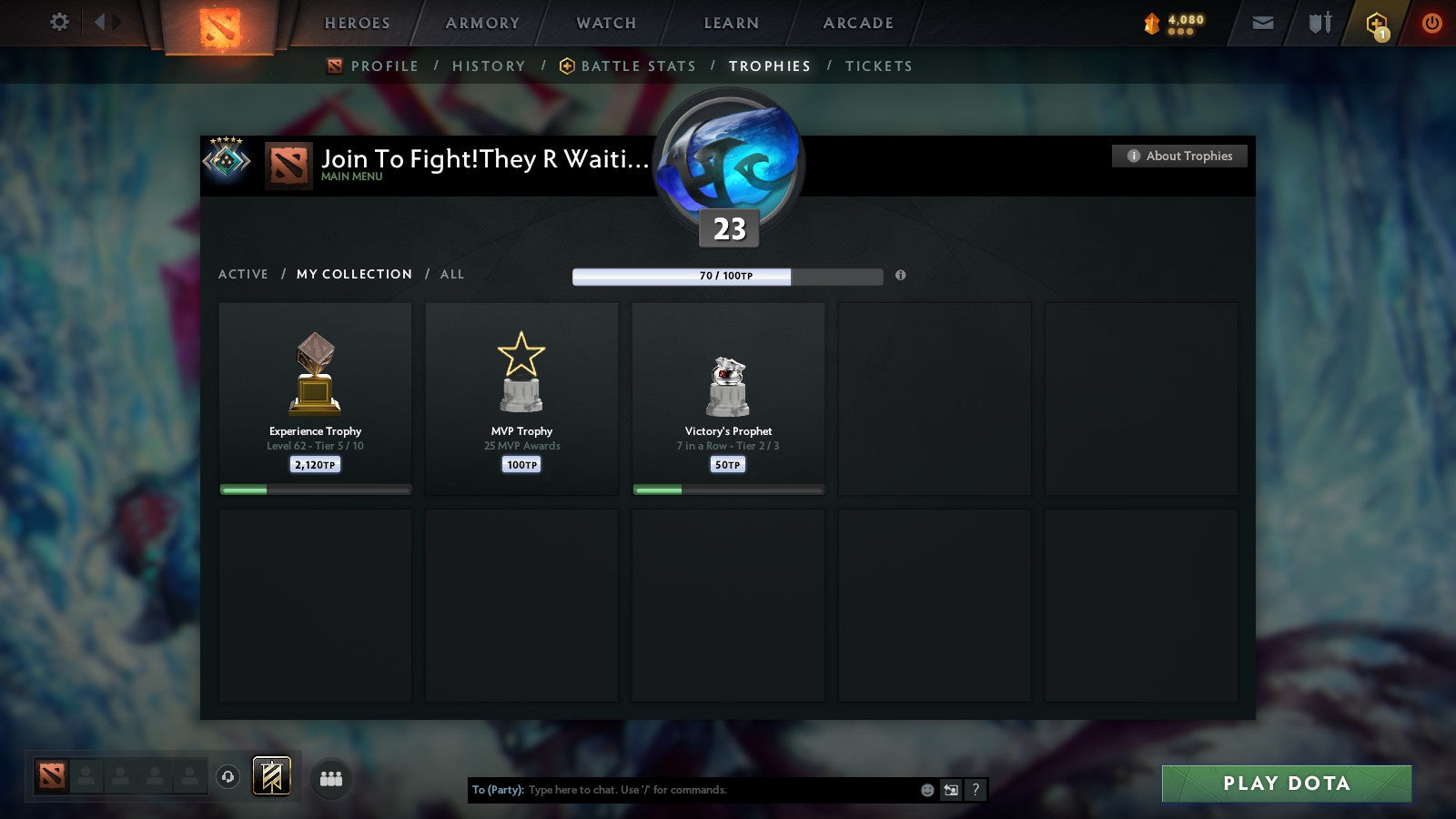Open the friends/party list icon at bottom
This screenshot has height=819, width=1456.
pyautogui.click(x=331, y=777)
